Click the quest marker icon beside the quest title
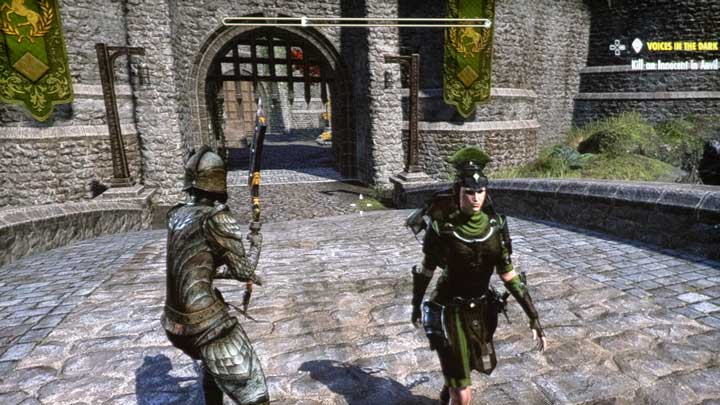Screen dimensions: 720x405 (x=637, y=45)
